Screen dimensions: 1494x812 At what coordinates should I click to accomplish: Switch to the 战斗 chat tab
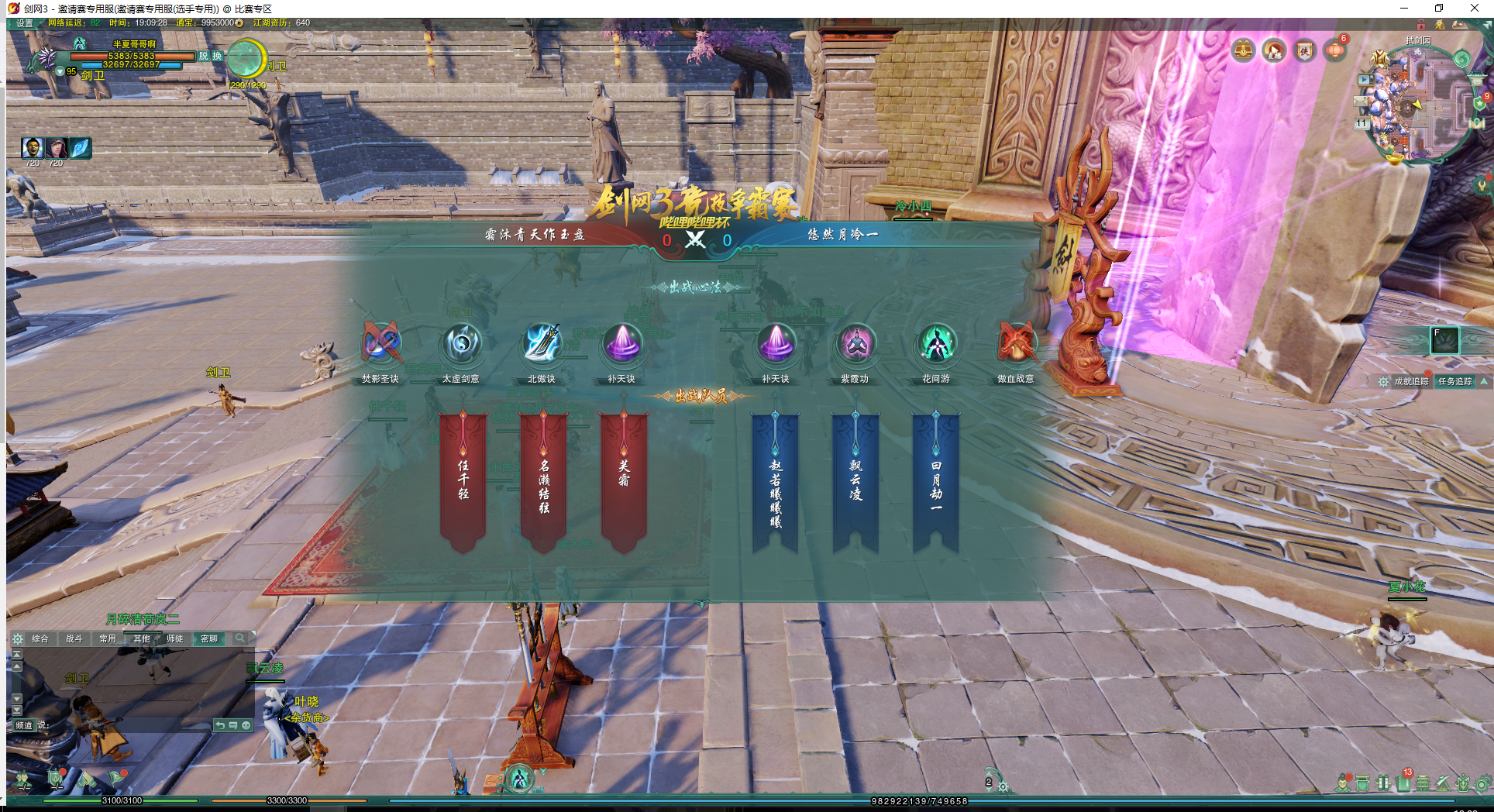[x=74, y=638]
